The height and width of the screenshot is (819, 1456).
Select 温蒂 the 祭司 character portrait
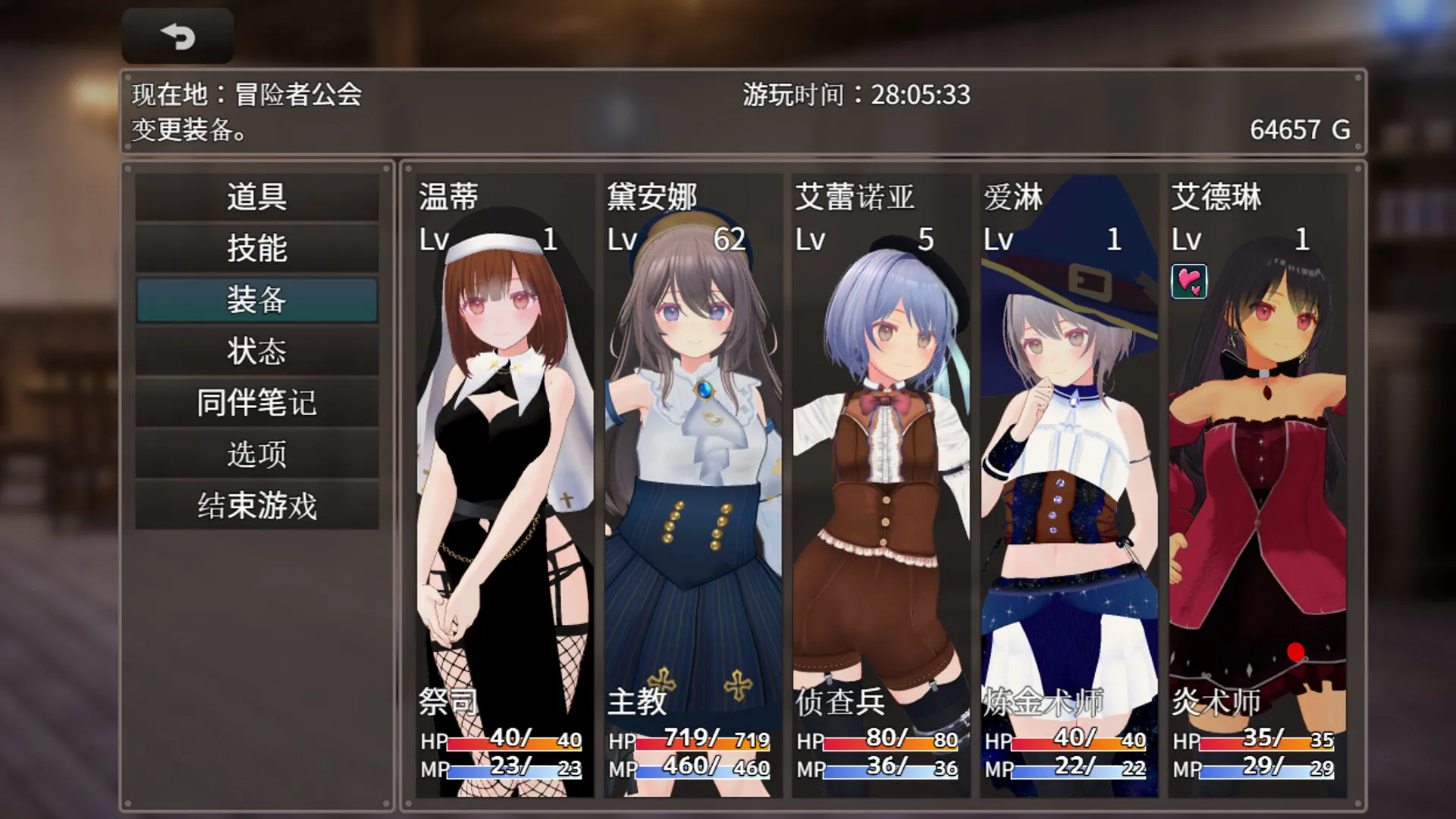click(x=500, y=455)
